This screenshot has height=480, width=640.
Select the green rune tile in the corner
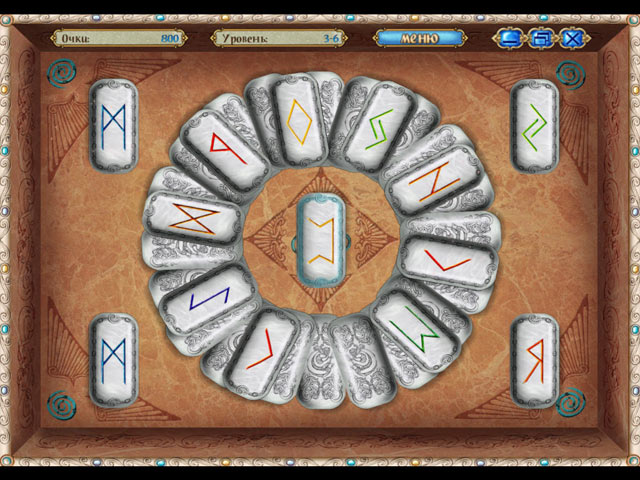(535, 125)
